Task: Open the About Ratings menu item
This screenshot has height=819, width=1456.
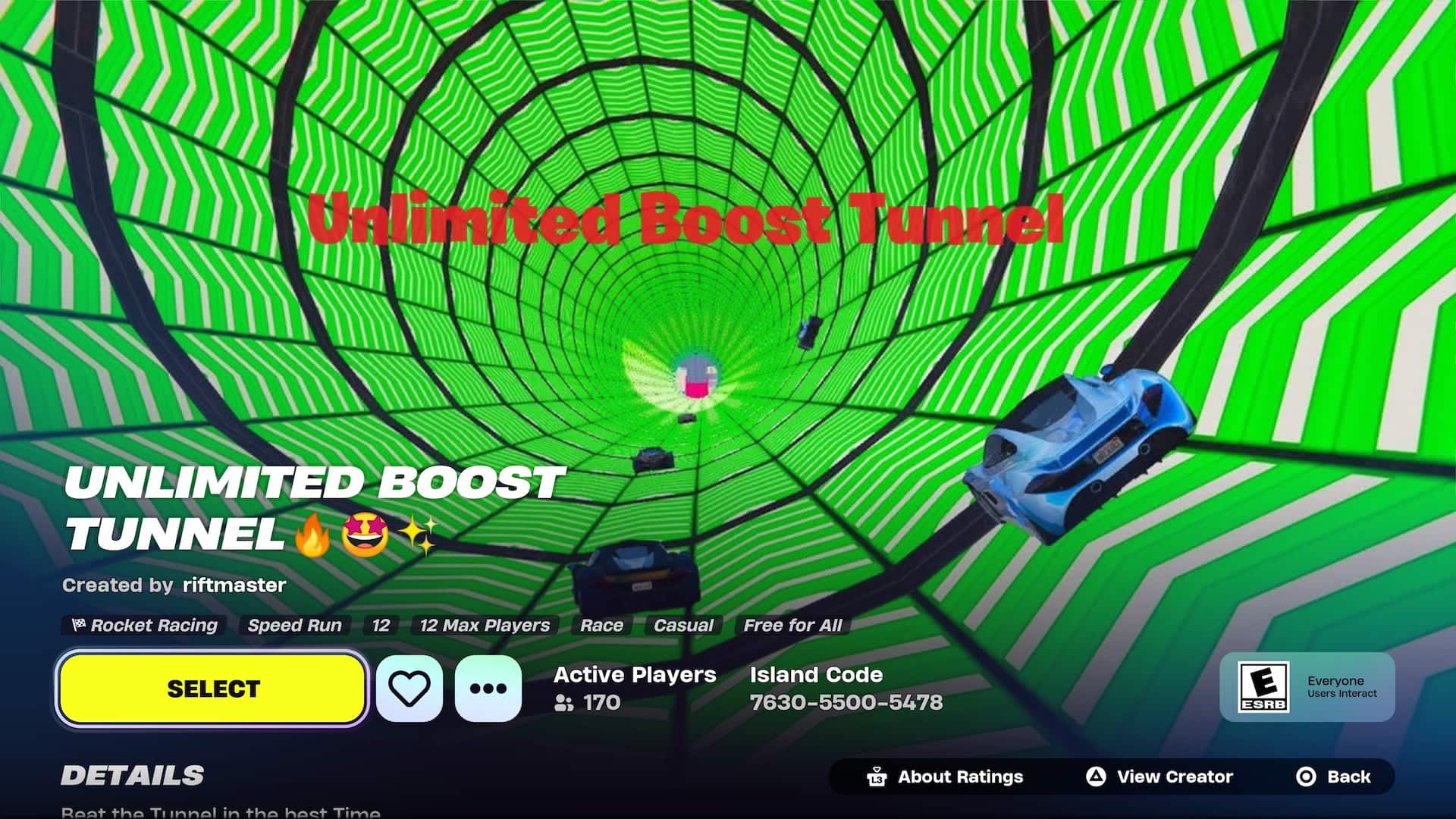Action: tap(959, 777)
